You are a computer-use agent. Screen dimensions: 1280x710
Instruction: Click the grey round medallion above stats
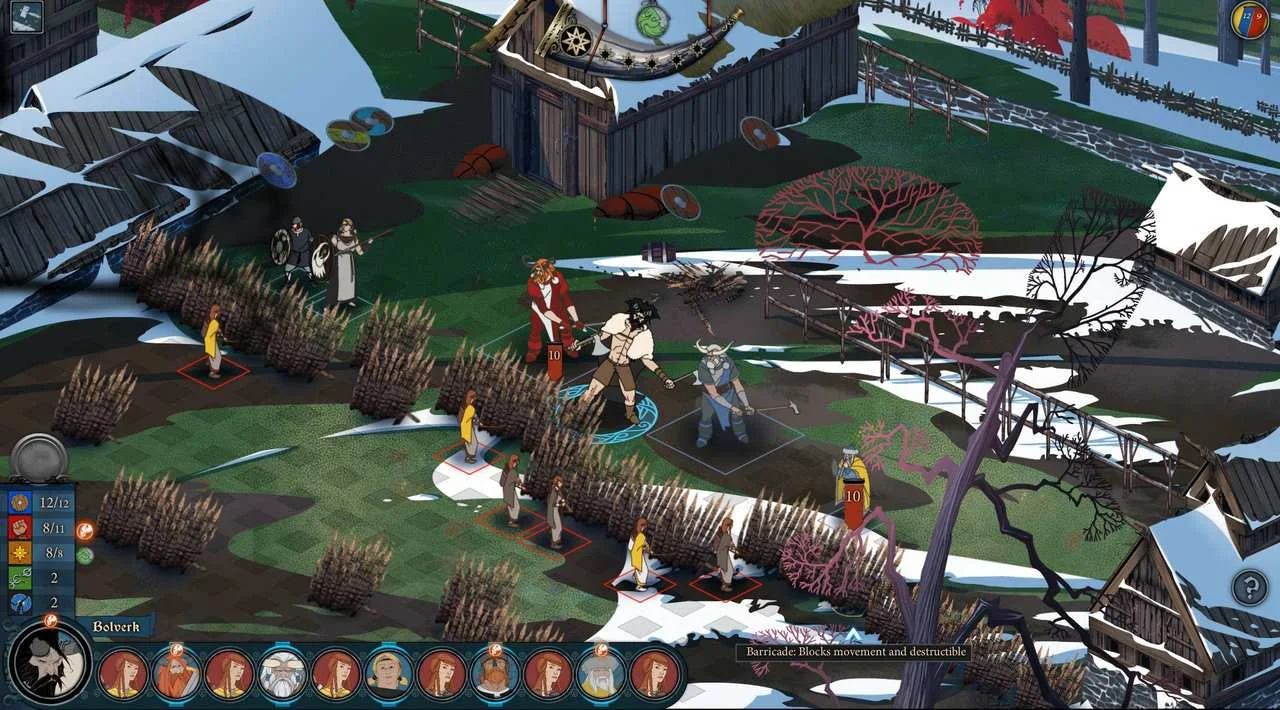(x=39, y=459)
